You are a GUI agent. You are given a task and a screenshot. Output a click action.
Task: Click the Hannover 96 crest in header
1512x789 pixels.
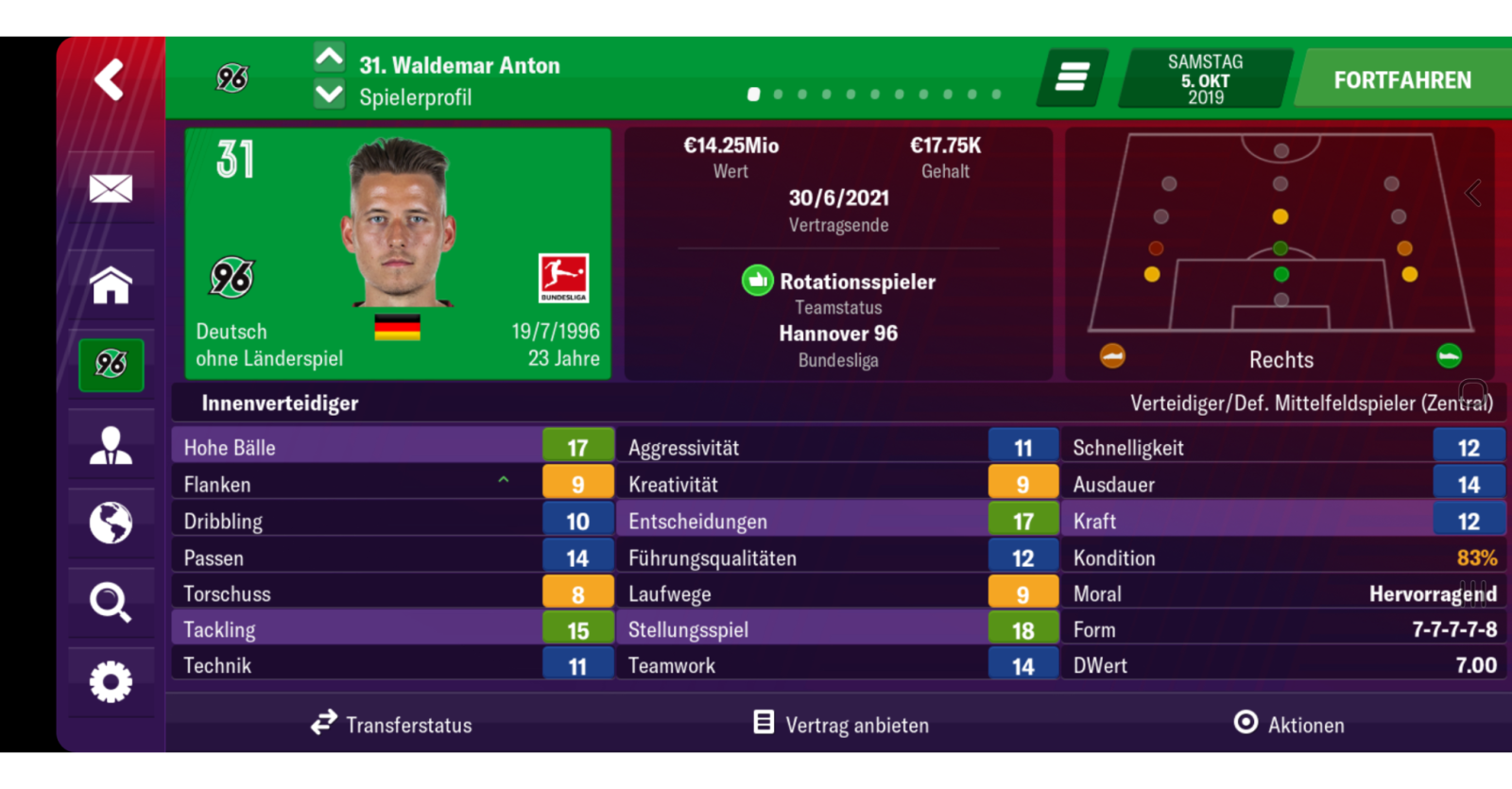pos(232,78)
